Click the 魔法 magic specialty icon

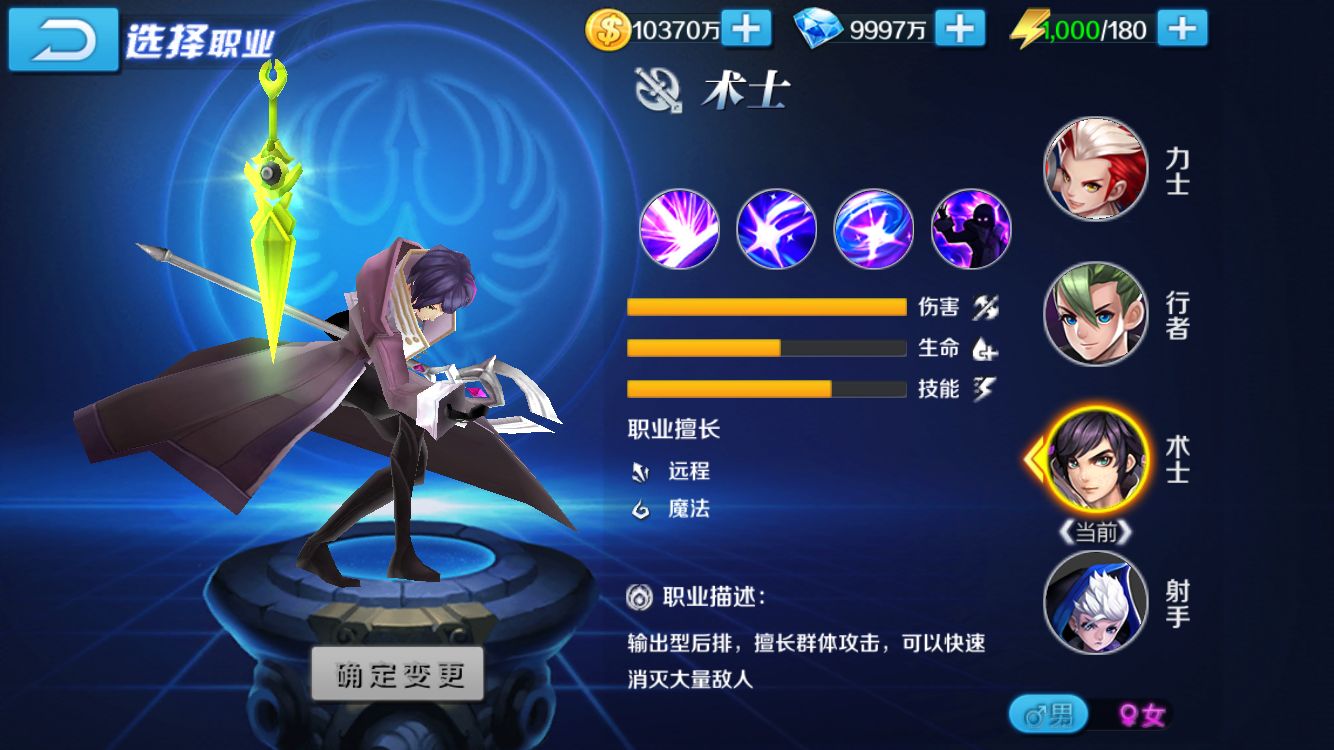(x=640, y=510)
